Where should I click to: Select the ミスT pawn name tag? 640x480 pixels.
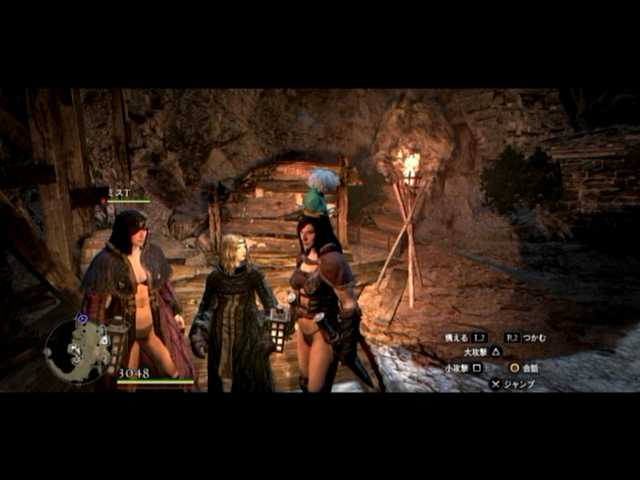(x=117, y=191)
